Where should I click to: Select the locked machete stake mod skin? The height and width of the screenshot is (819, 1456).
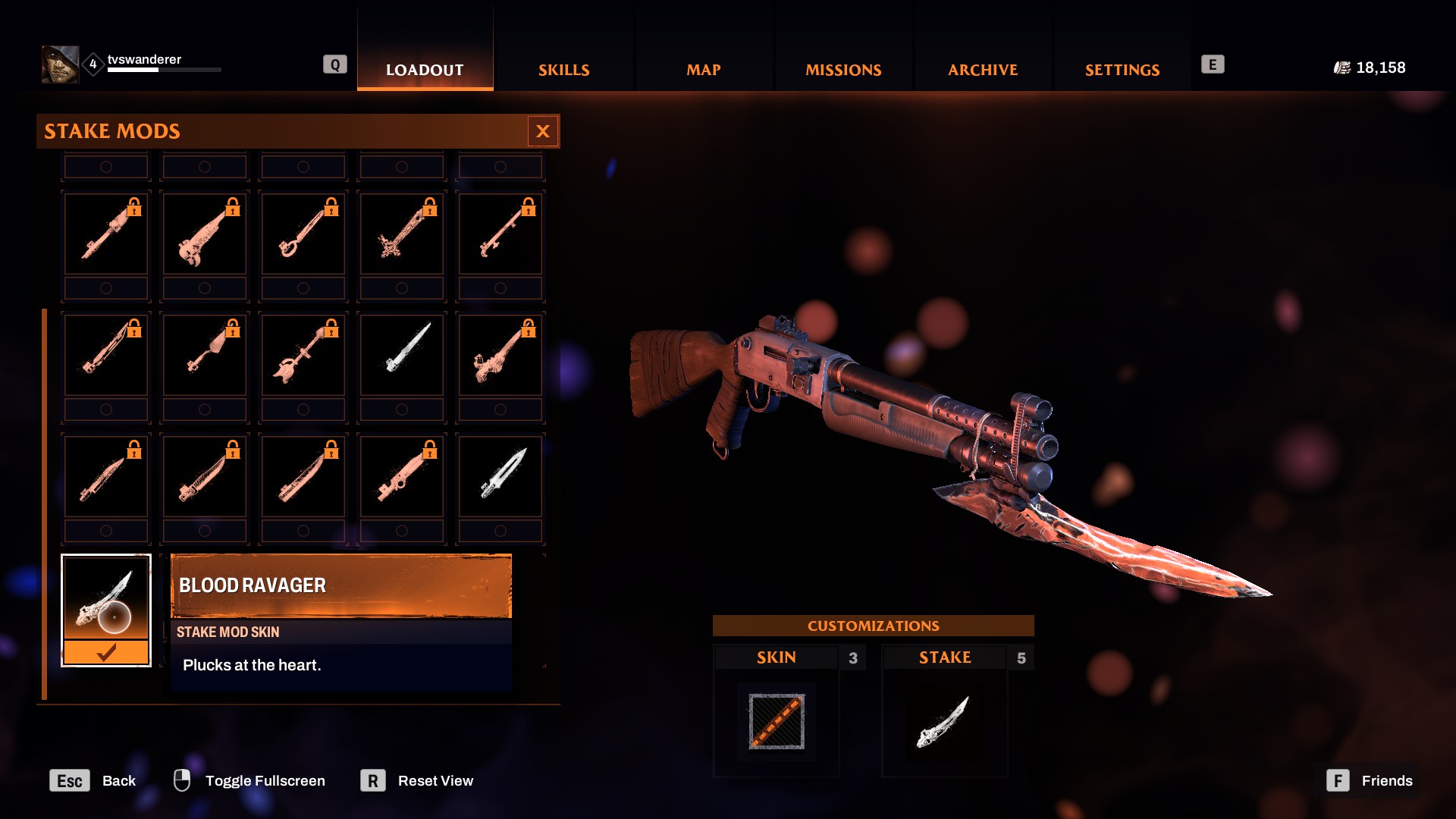pos(204,476)
